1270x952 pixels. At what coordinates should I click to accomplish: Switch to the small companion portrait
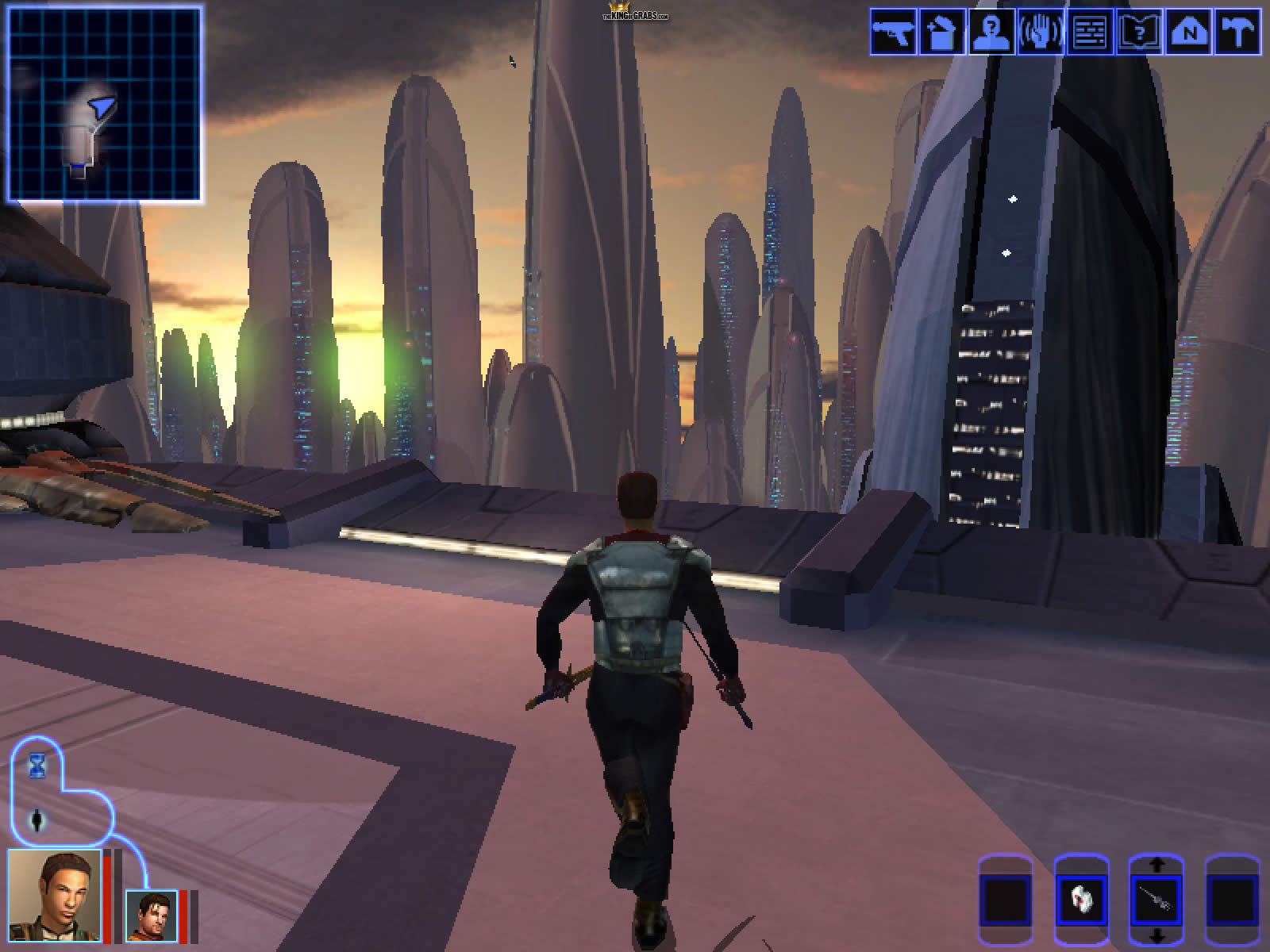152,915
